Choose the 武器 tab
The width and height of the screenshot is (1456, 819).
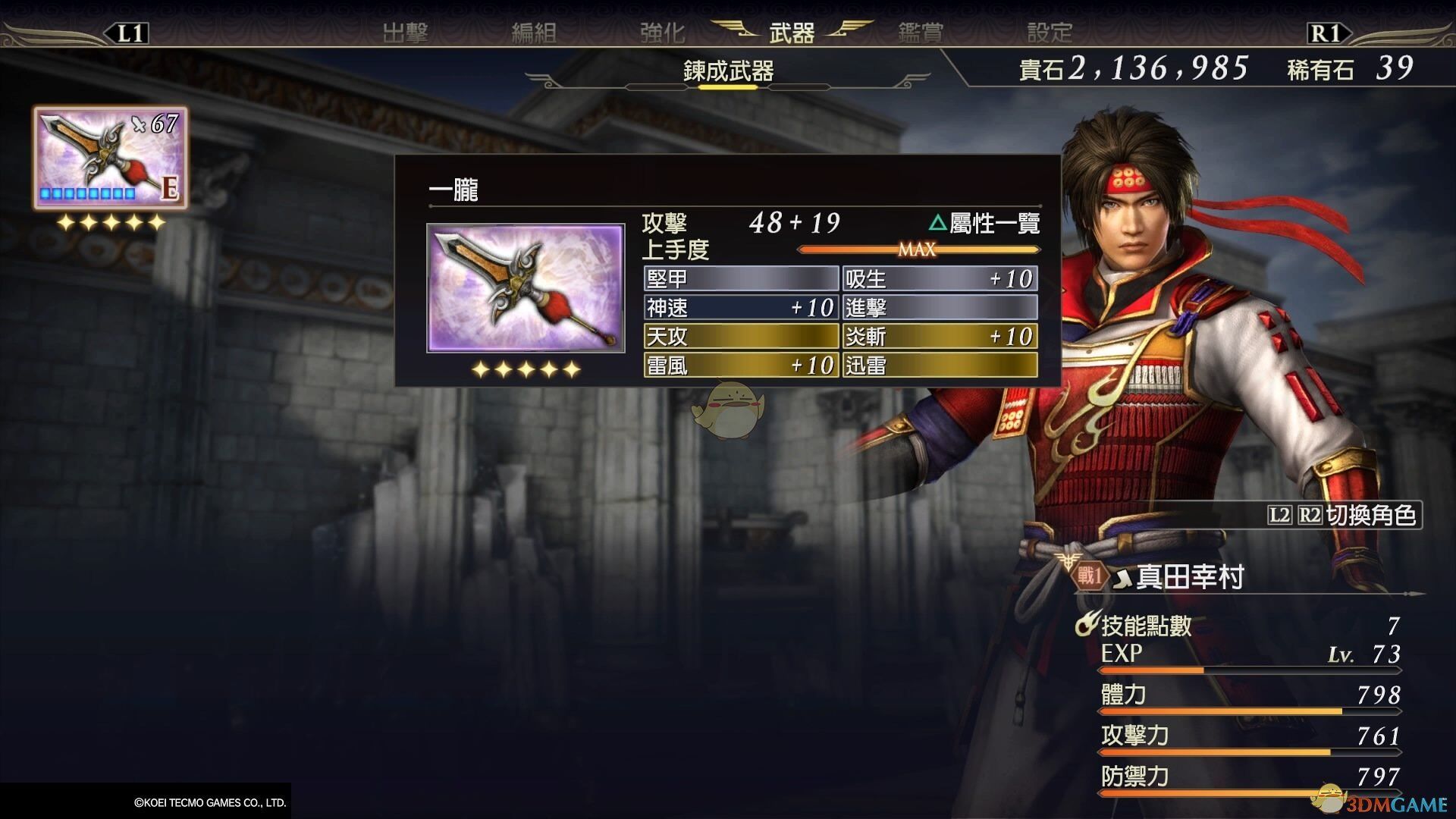(x=792, y=33)
